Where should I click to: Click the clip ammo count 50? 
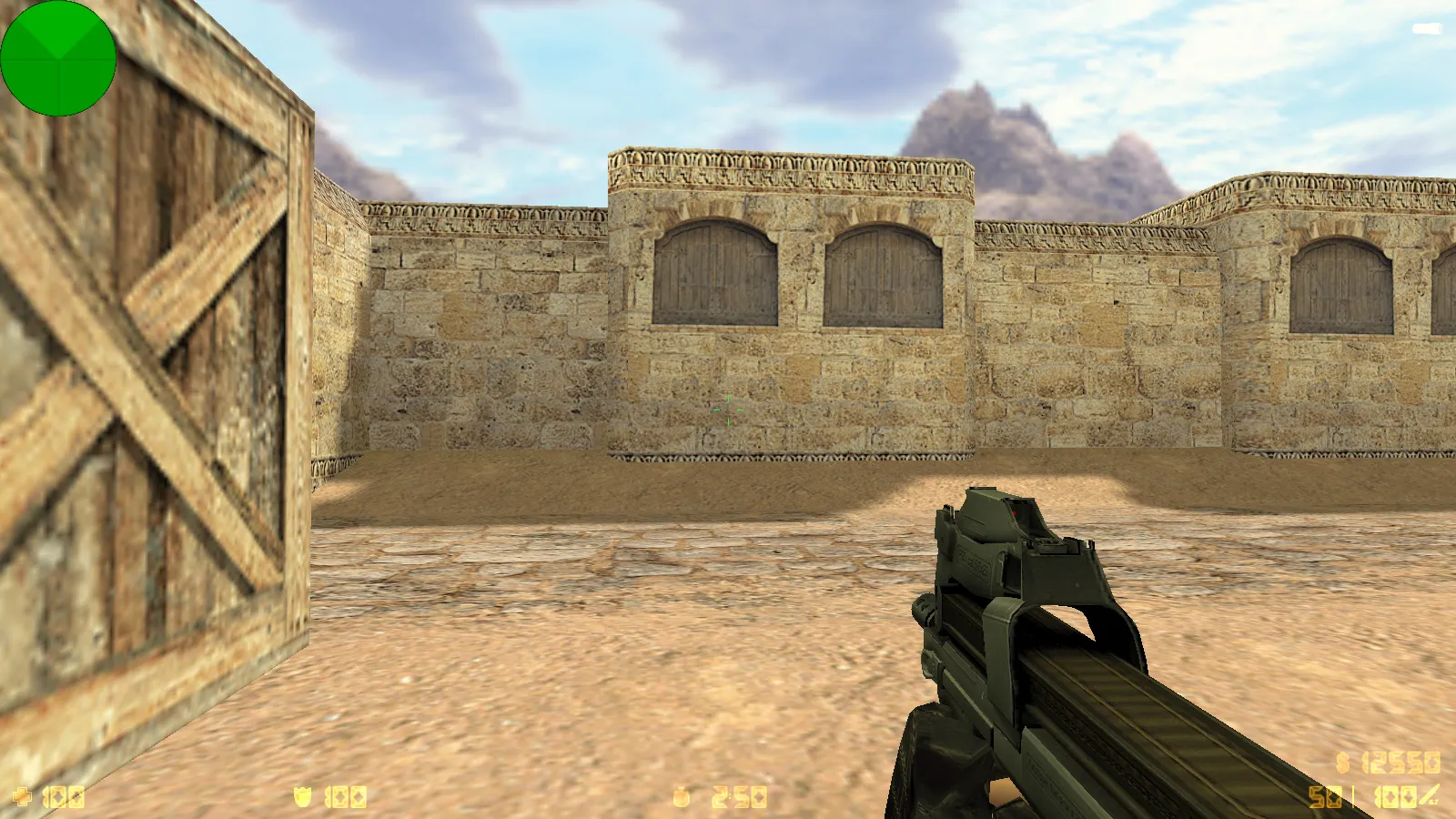click(x=1324, y=796)
